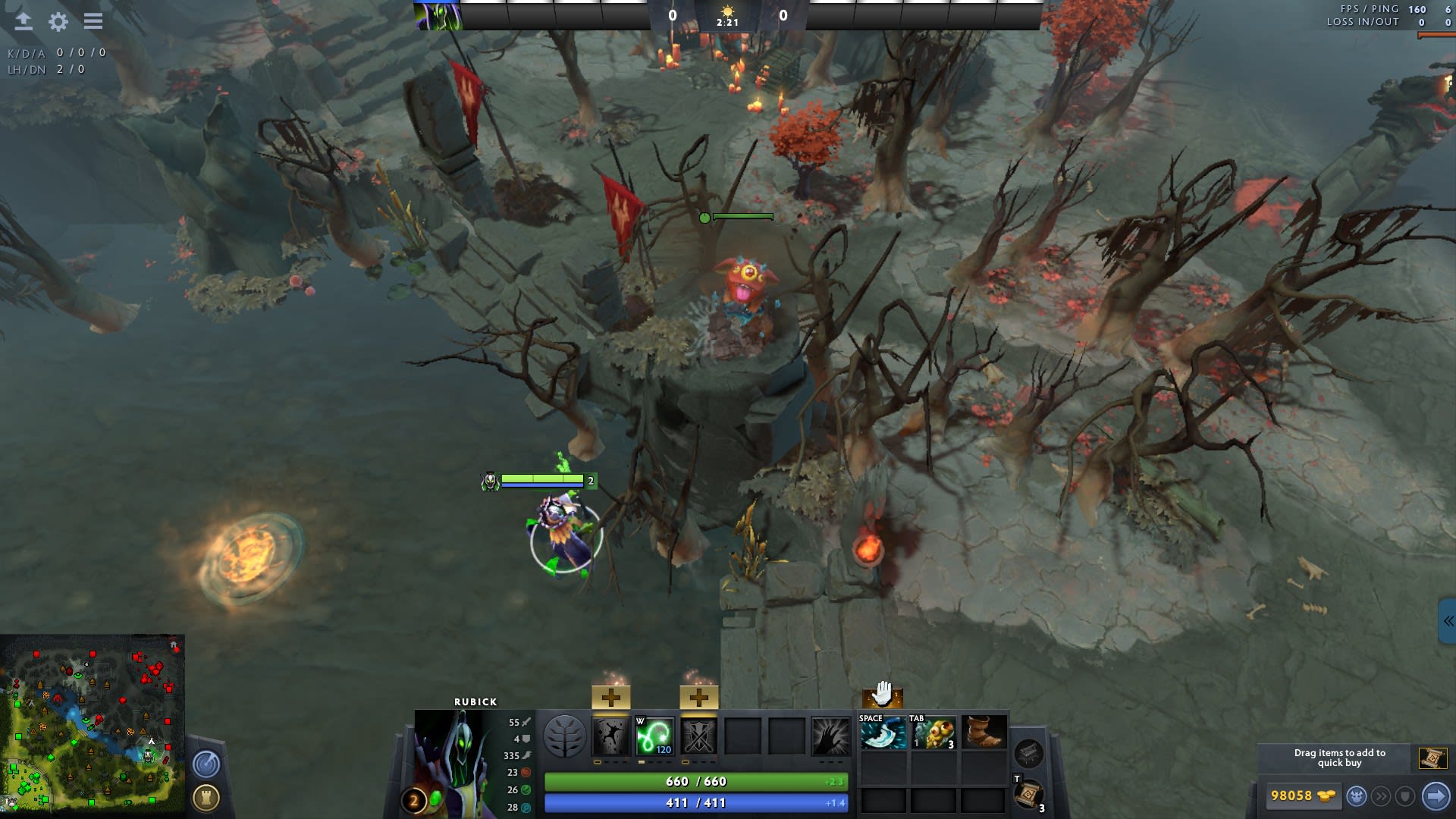Image resolution: width=1456 pixels, height=819 pixels.
Task: Select the boots item slot
Action: [984, 733]
